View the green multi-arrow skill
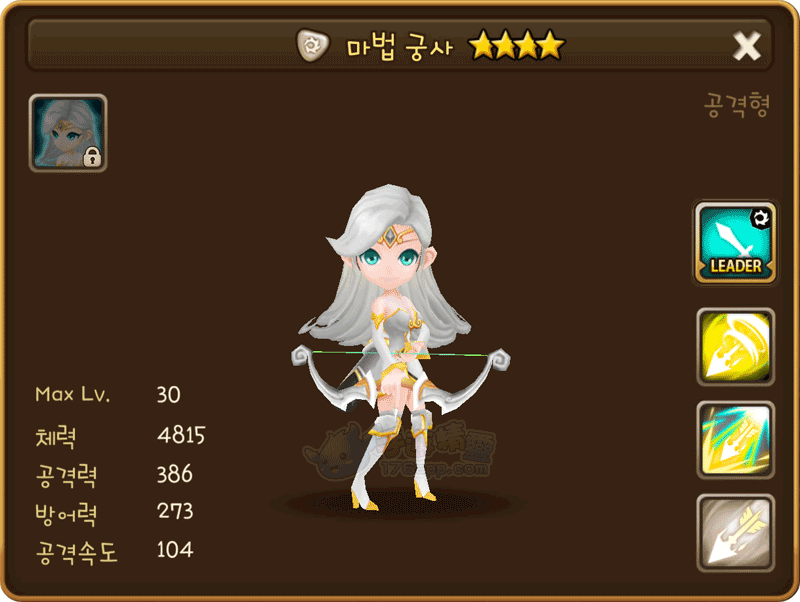The width and height of the screenshot is (800, 602). tap(735, 439)
